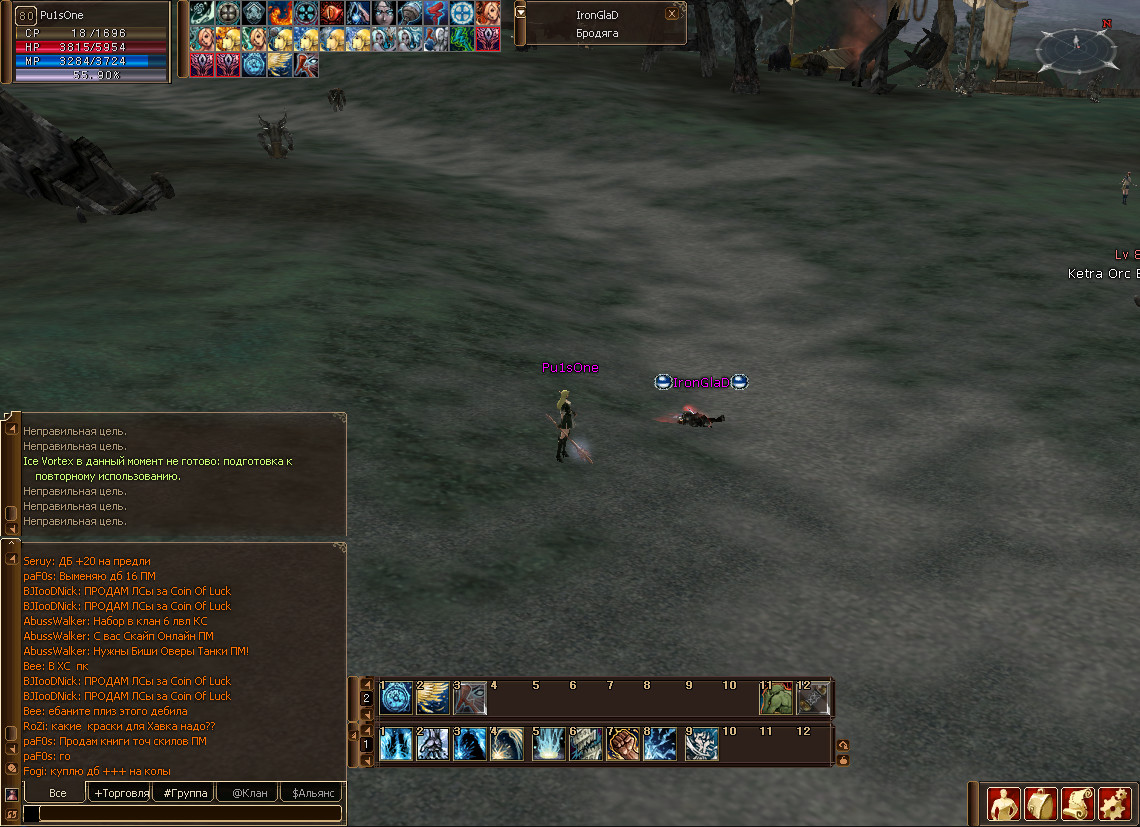
Task: Use the crossed weapon item in slot 12
Action: point(813,698)
